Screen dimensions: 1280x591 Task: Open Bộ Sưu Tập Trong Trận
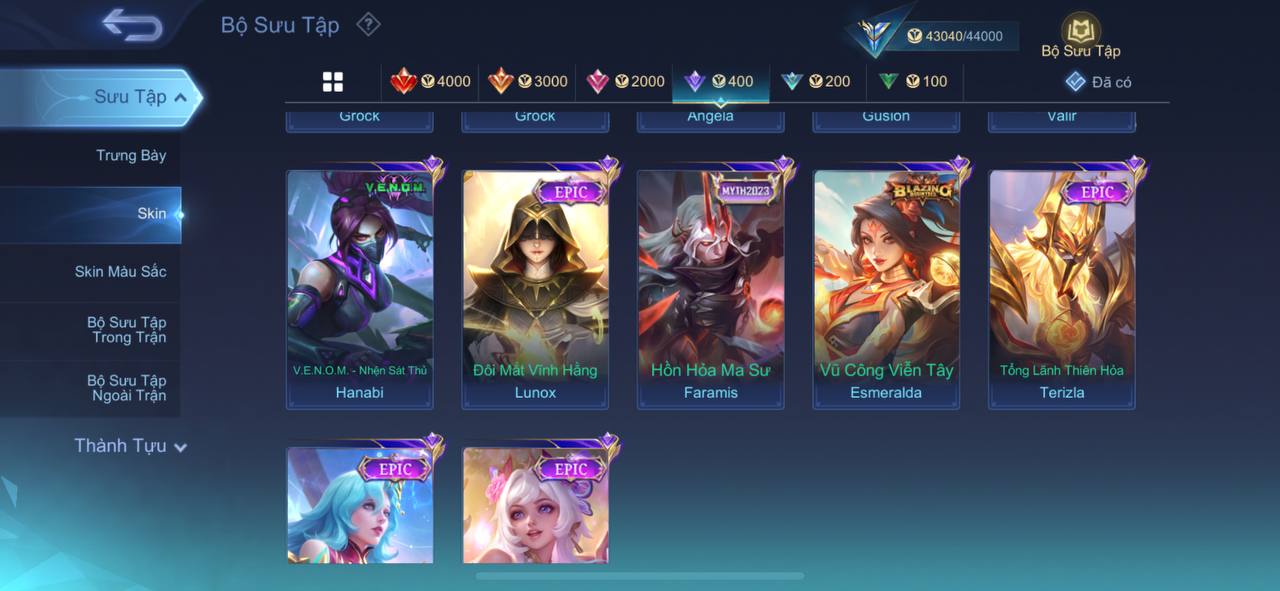[x=126, y=330]
